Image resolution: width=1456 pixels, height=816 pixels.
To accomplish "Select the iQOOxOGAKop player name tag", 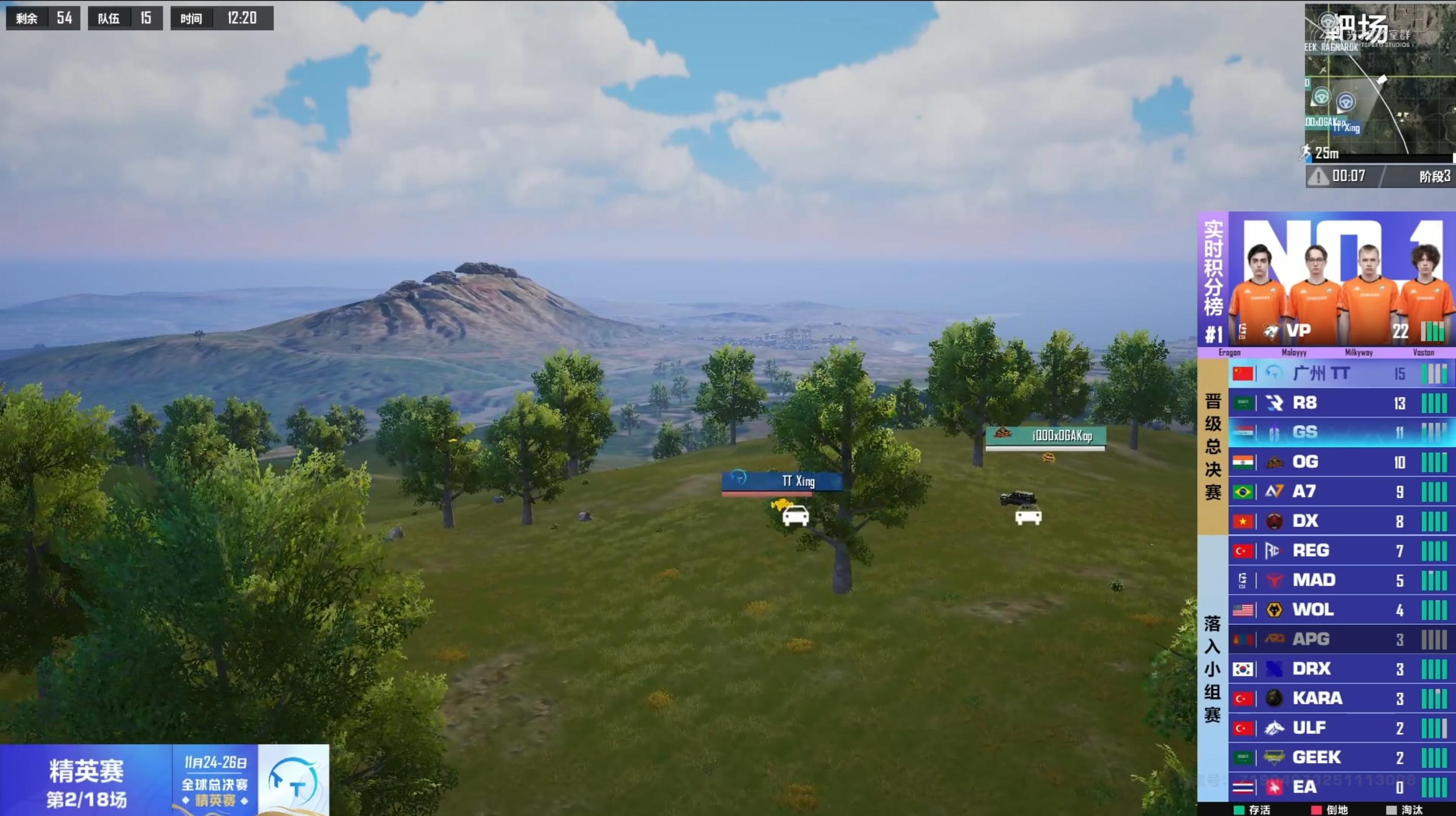I will (1046, 436).
